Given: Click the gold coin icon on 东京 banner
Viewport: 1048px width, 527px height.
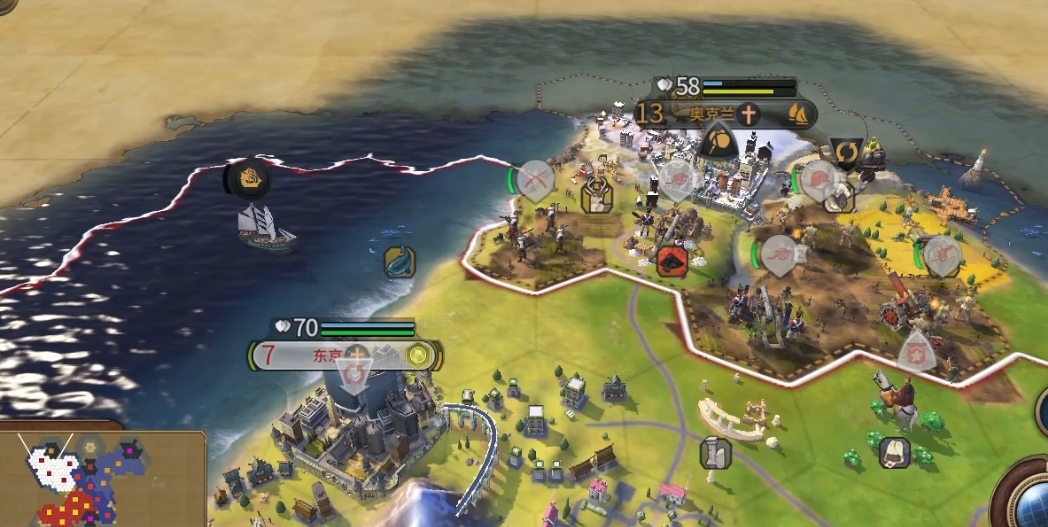Looking at the screenshot, I should tap(418, 355).
